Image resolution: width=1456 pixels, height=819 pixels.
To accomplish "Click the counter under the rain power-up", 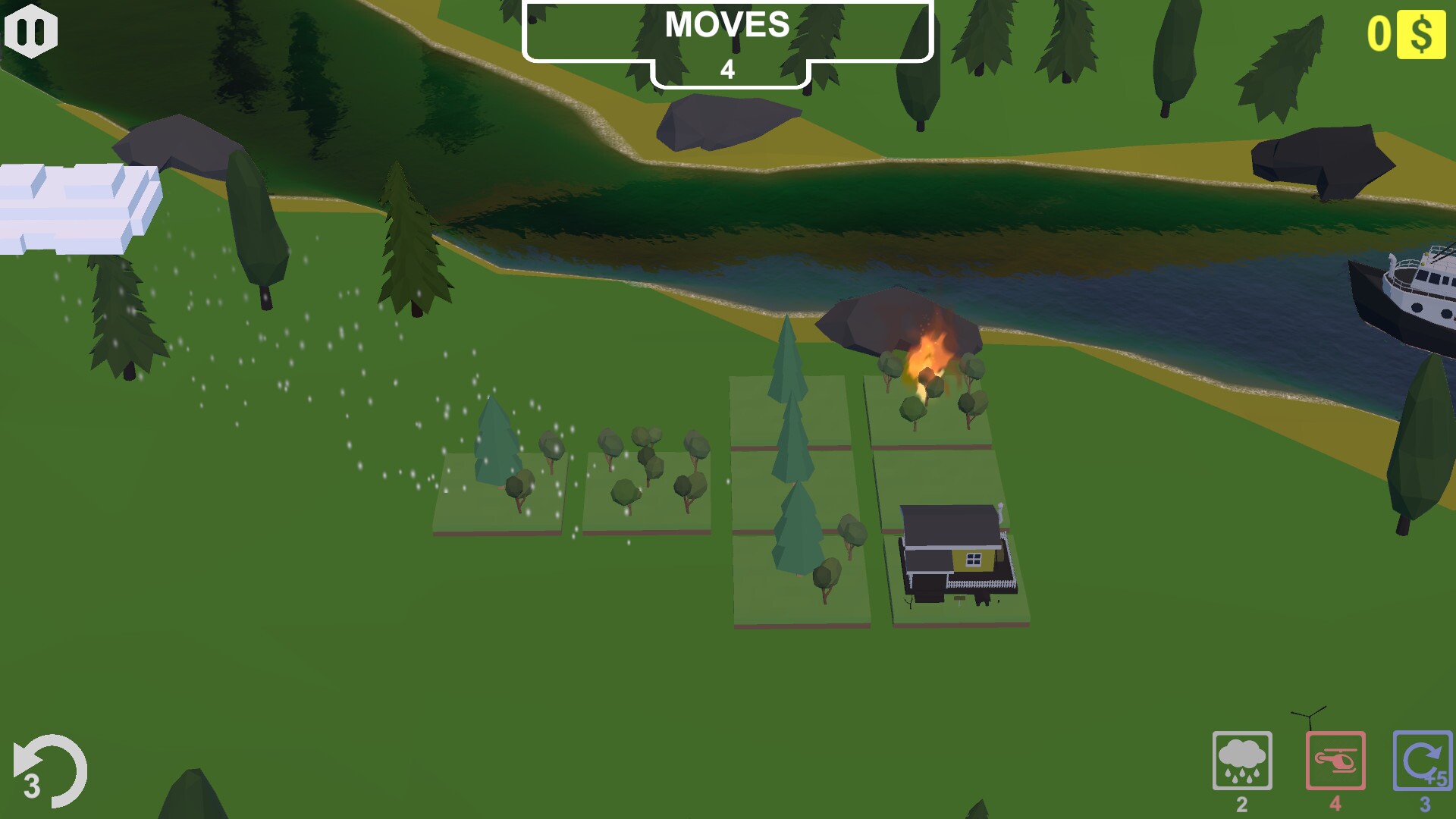I will tap(1242, 802).
